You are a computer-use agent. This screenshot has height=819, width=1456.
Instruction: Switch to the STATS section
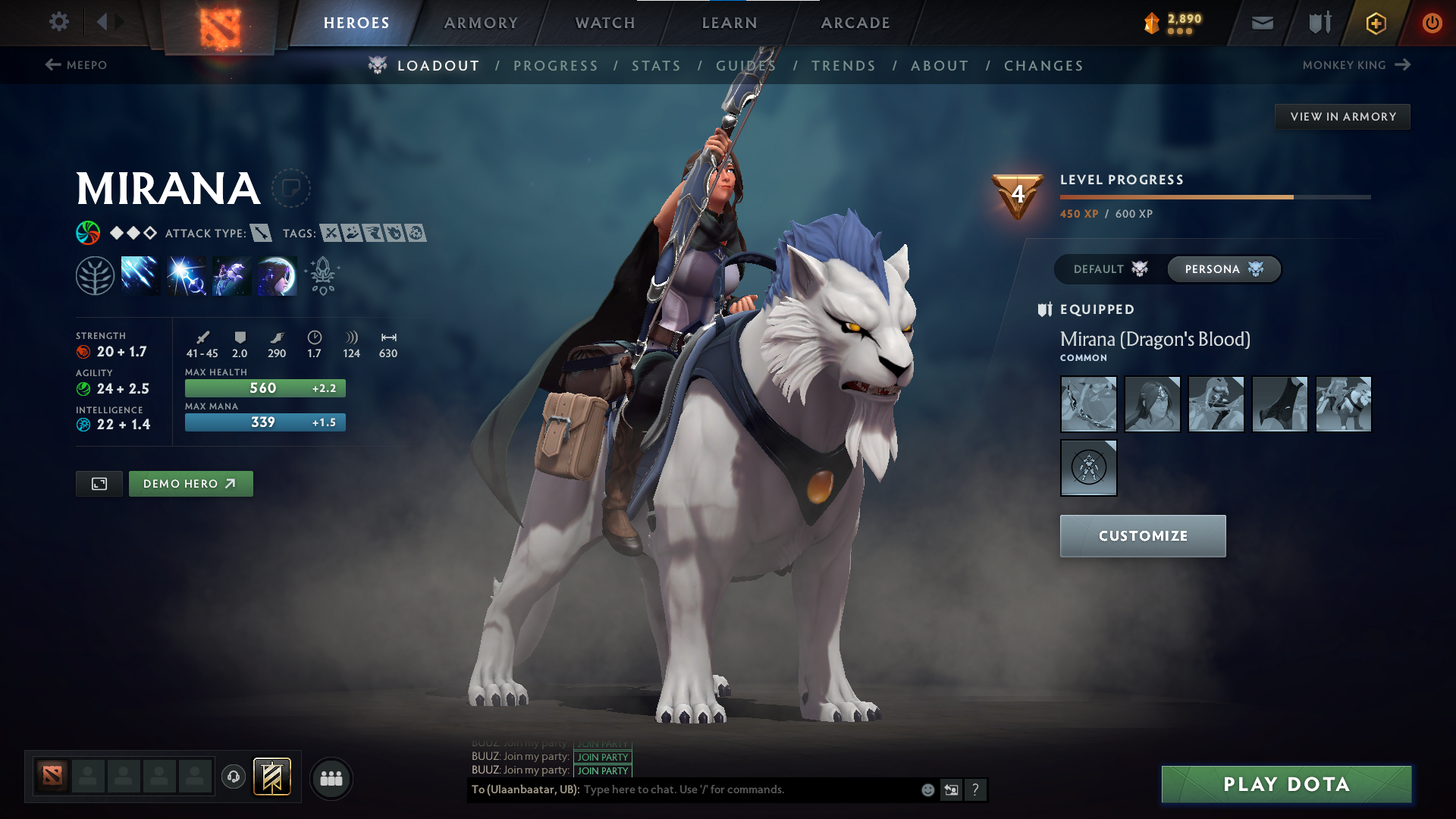pyautogui.click(x=657, y=65)
